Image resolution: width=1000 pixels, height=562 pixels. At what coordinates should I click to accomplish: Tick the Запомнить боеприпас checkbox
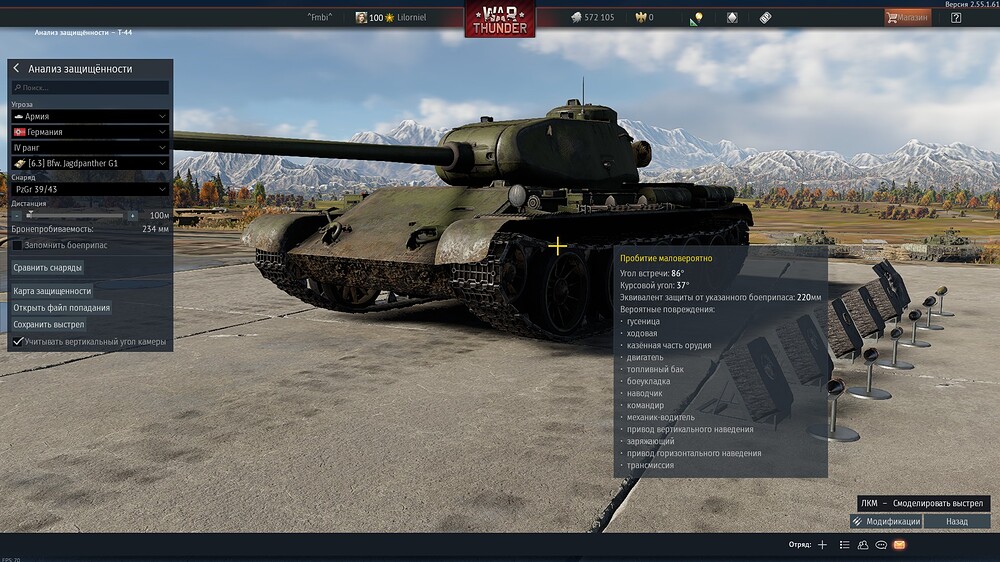(18, 245)
